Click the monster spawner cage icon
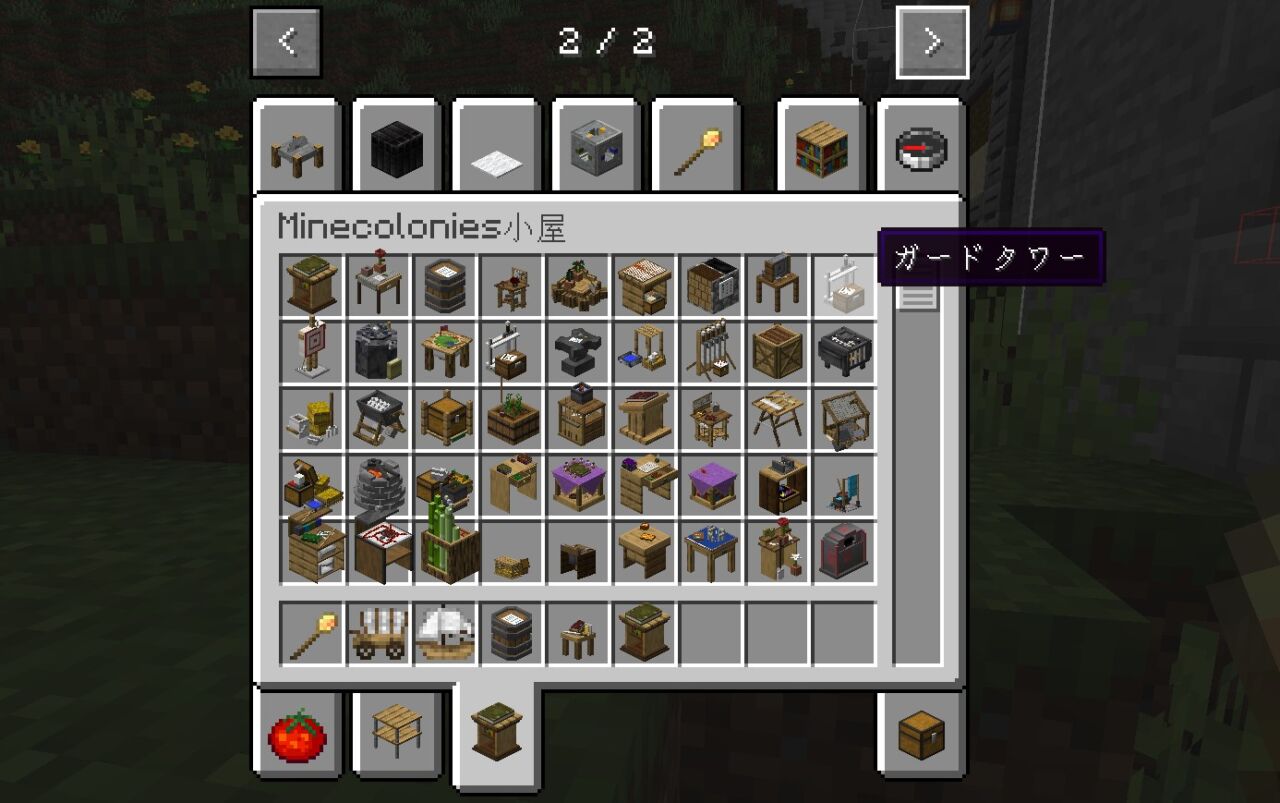This screenshot has height=803, width=1280. (596, 148)
